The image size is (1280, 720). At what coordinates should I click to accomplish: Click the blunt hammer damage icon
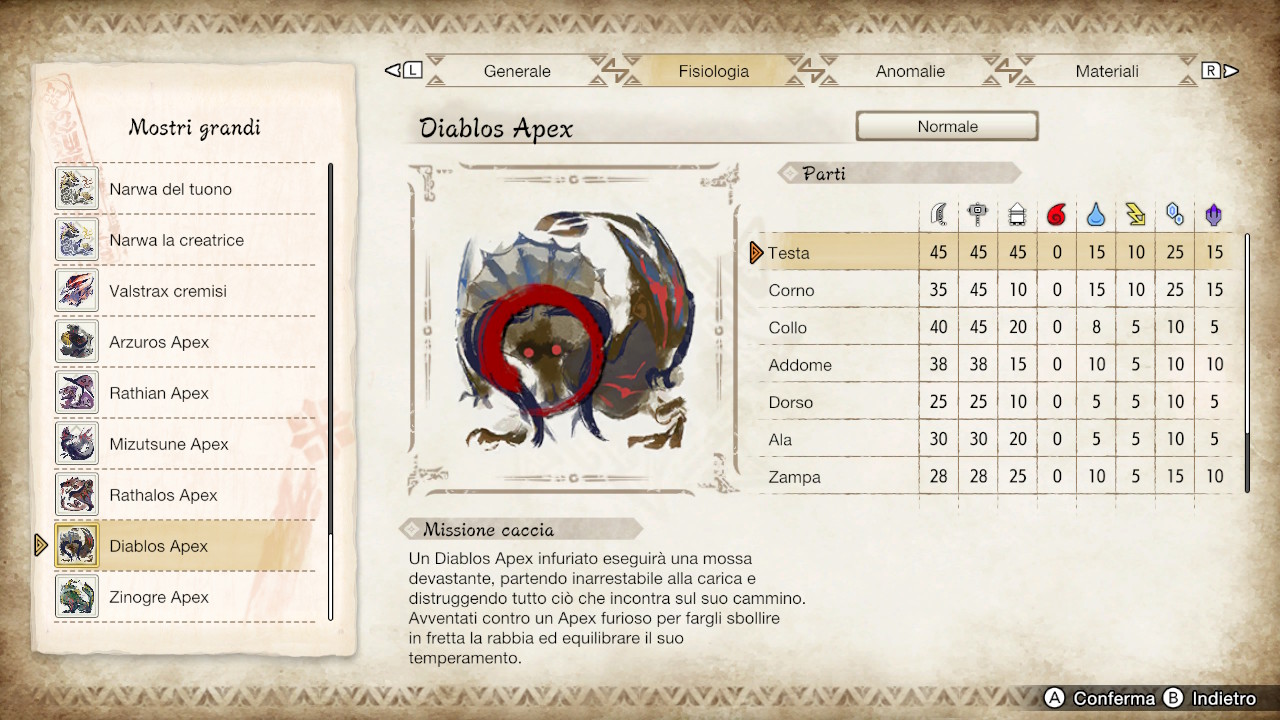coord(978,213)
